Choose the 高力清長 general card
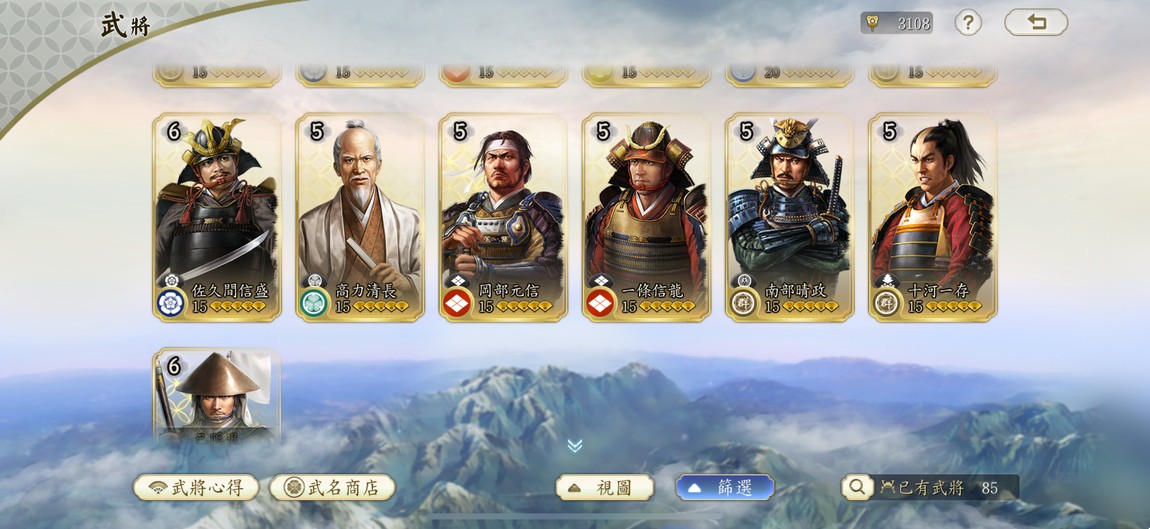Screen dimensions: 1150x529 (x=360, y=217)
